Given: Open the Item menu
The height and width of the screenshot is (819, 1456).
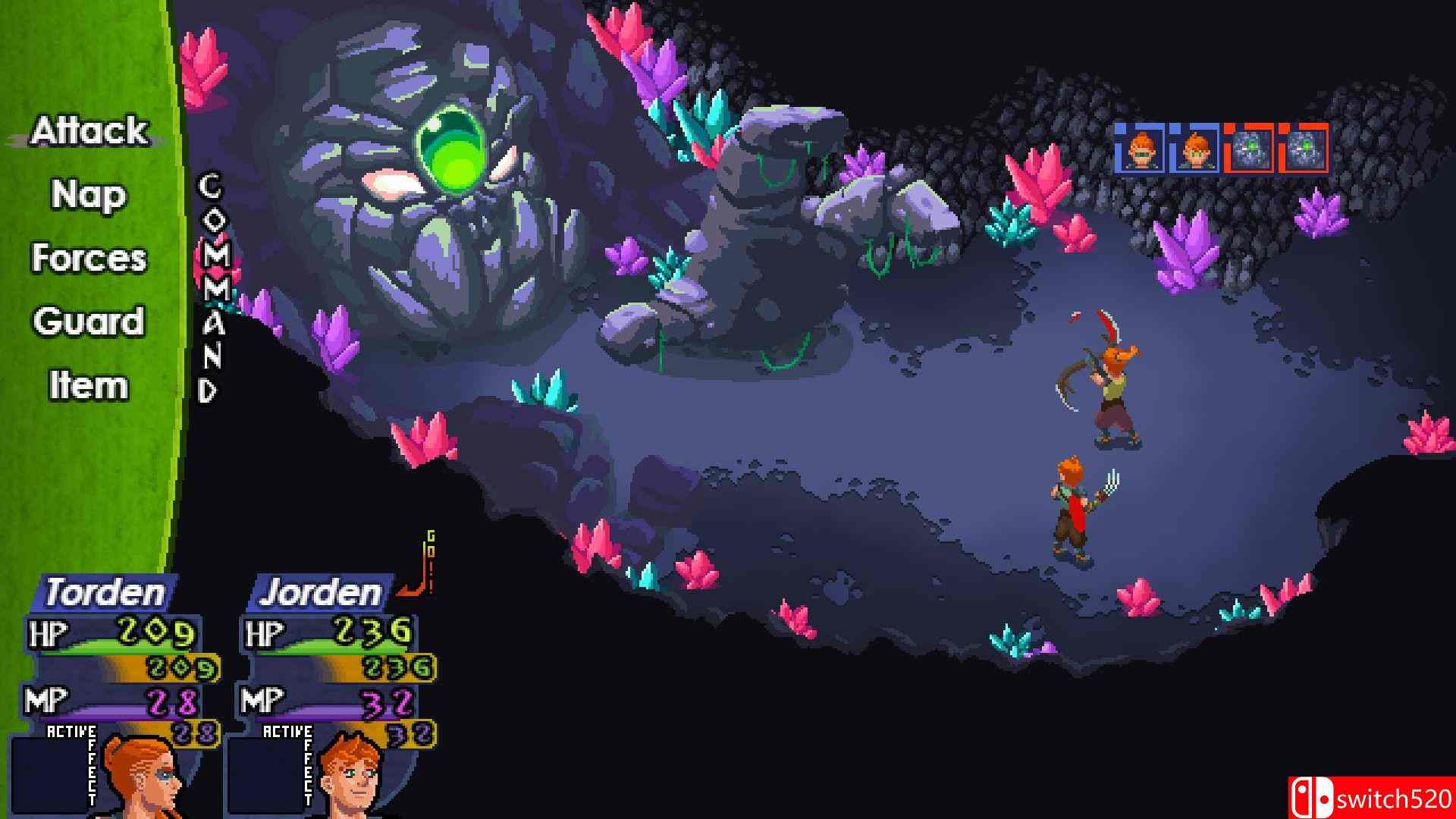Looking at the screenshot, I should tap(89, 386).
